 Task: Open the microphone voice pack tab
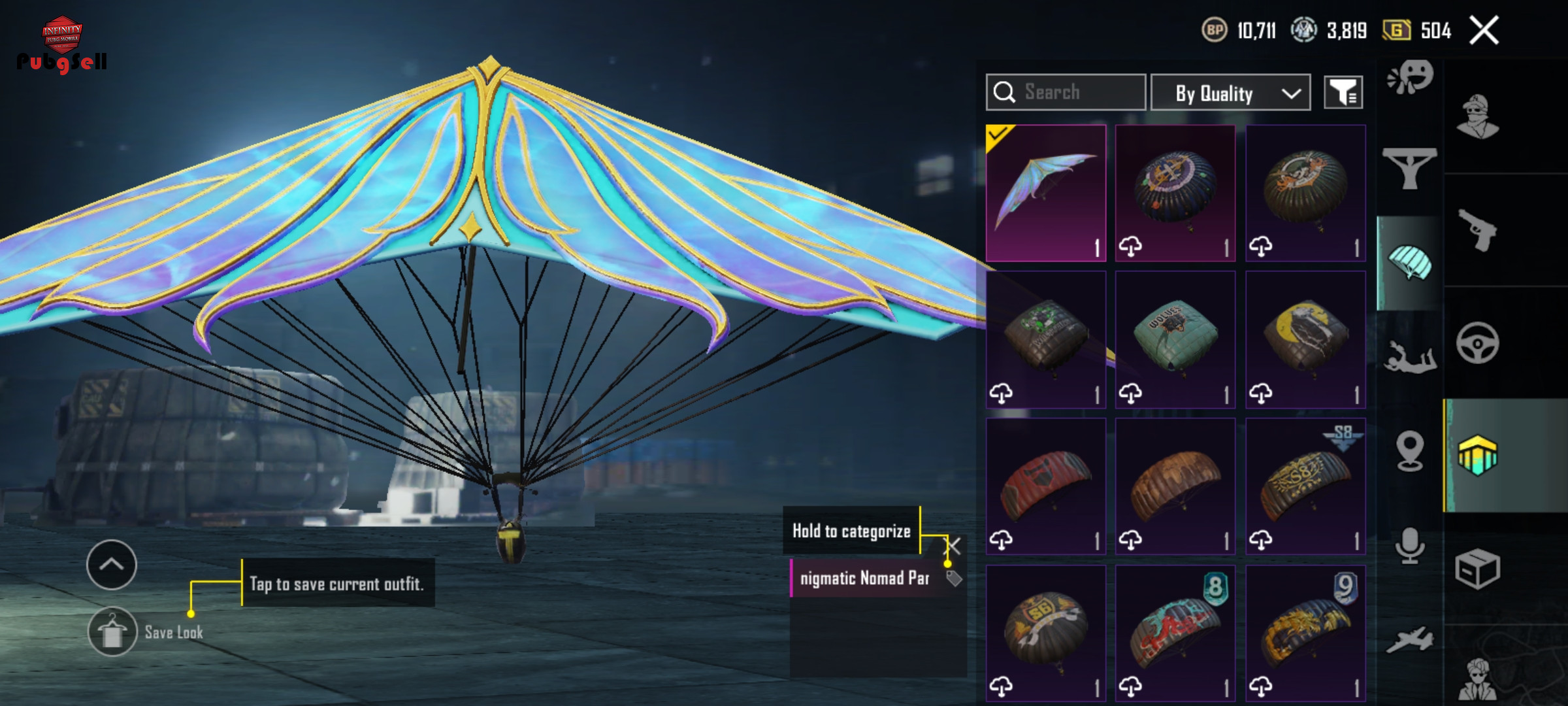pos(1410,545)
